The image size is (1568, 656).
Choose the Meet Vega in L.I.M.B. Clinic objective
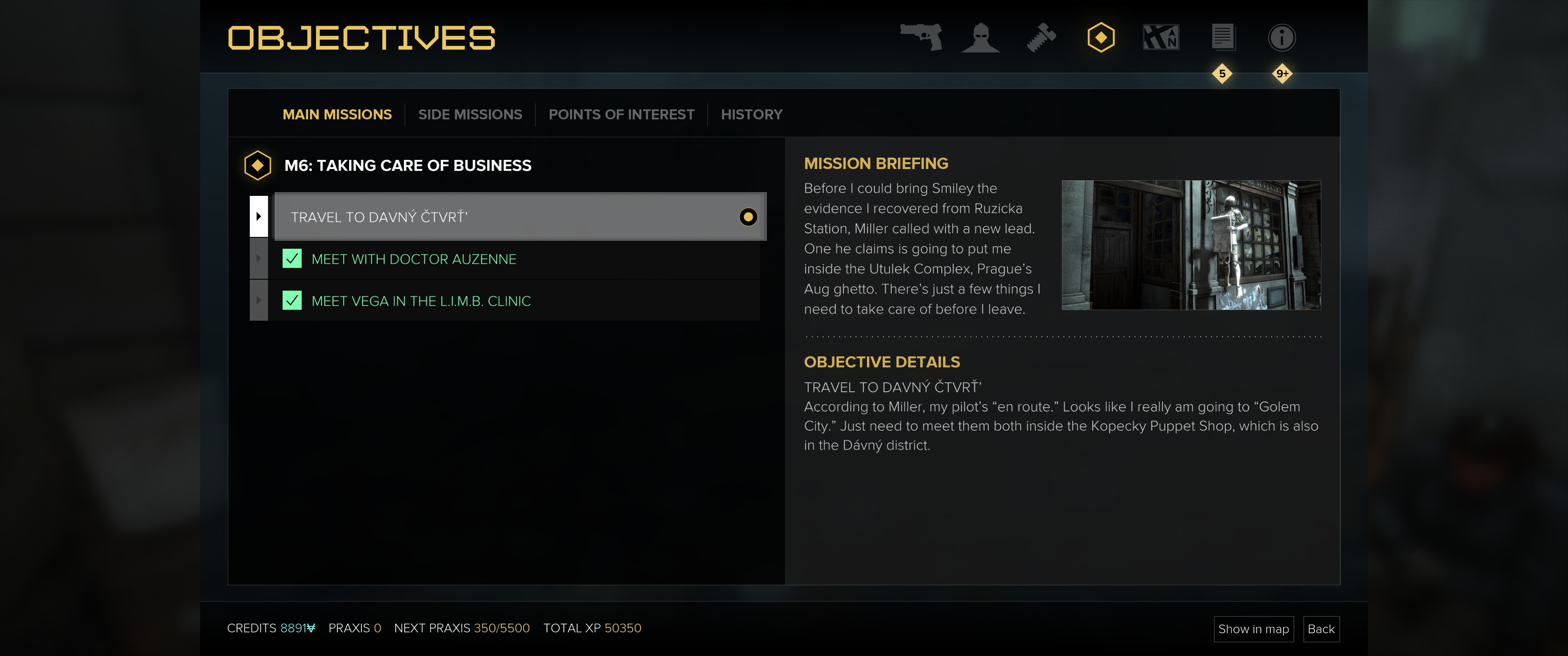(421, 301)
